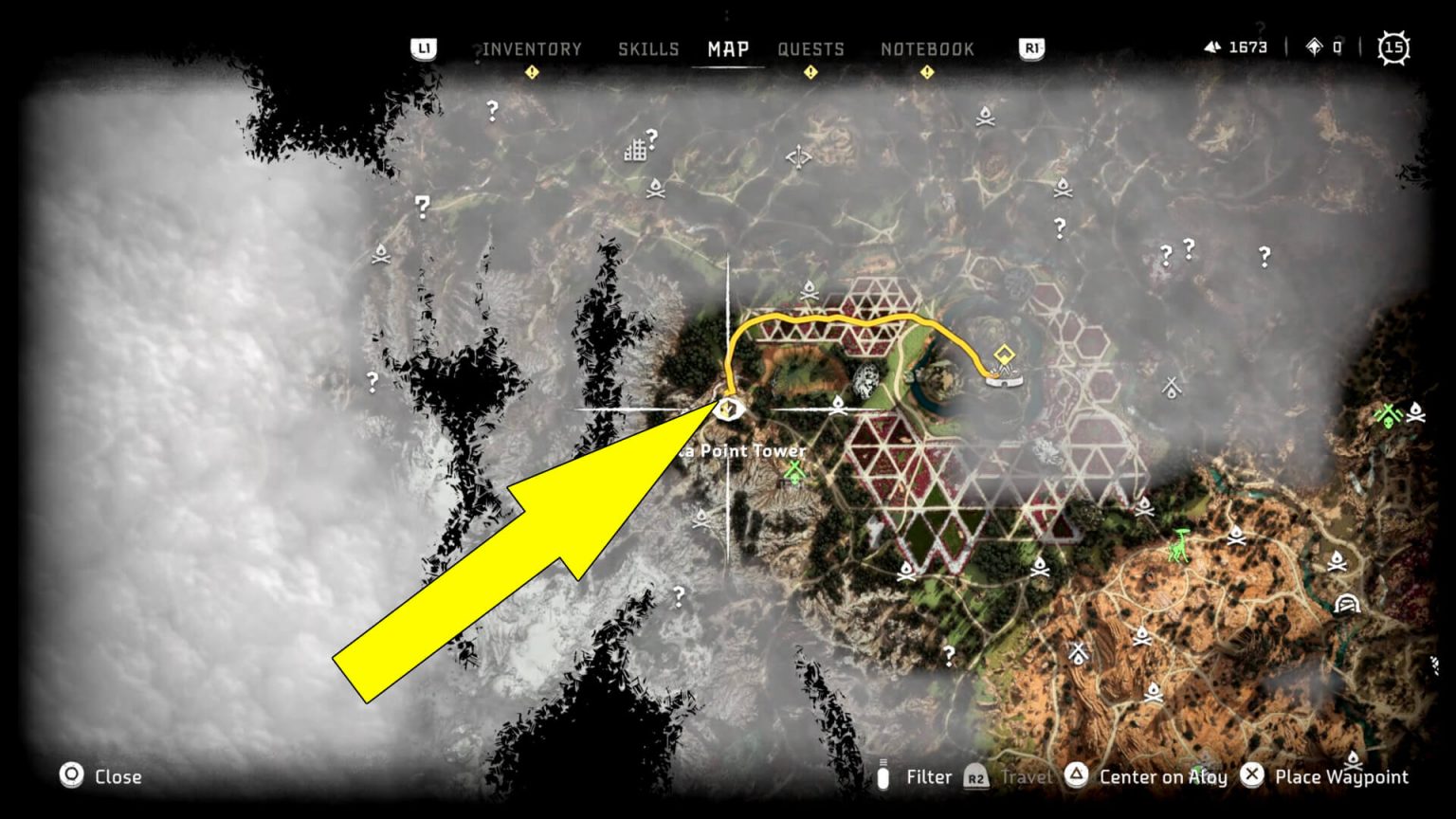The width and height of the screenshot is (1456, 819).
Task: Click the ruins building icon near the top question mark
Action: (x=634, y=152)
